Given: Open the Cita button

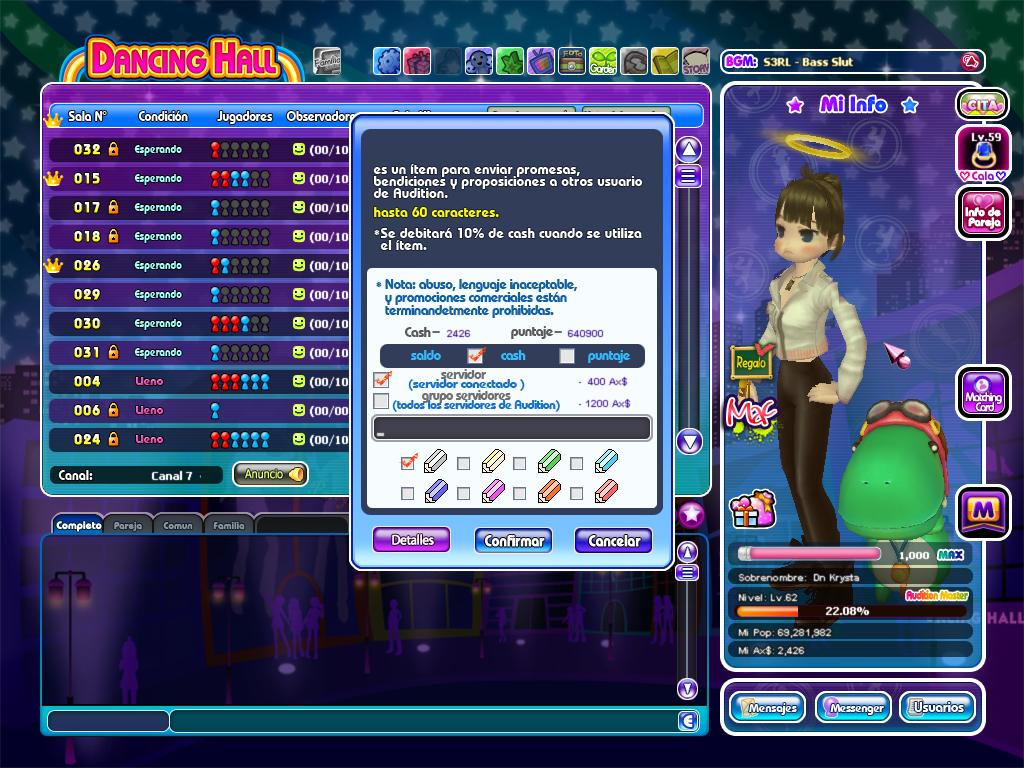Looking at the screenshot, I should coord(983,104).
